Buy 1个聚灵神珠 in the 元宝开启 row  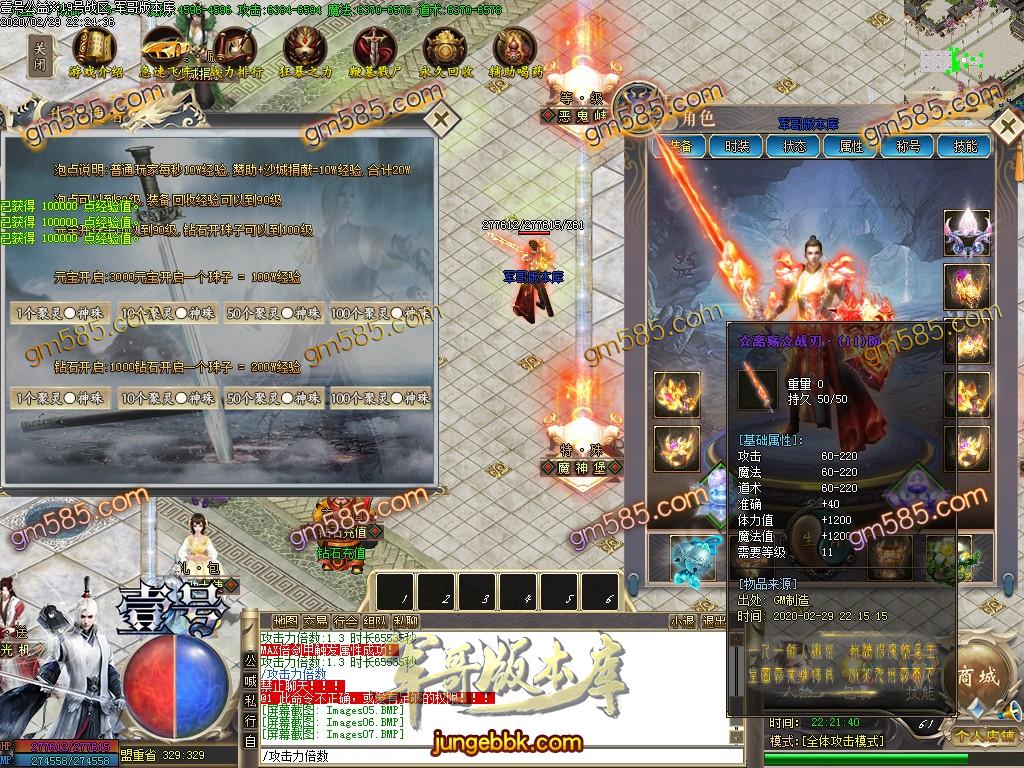[x=62, y=313]
